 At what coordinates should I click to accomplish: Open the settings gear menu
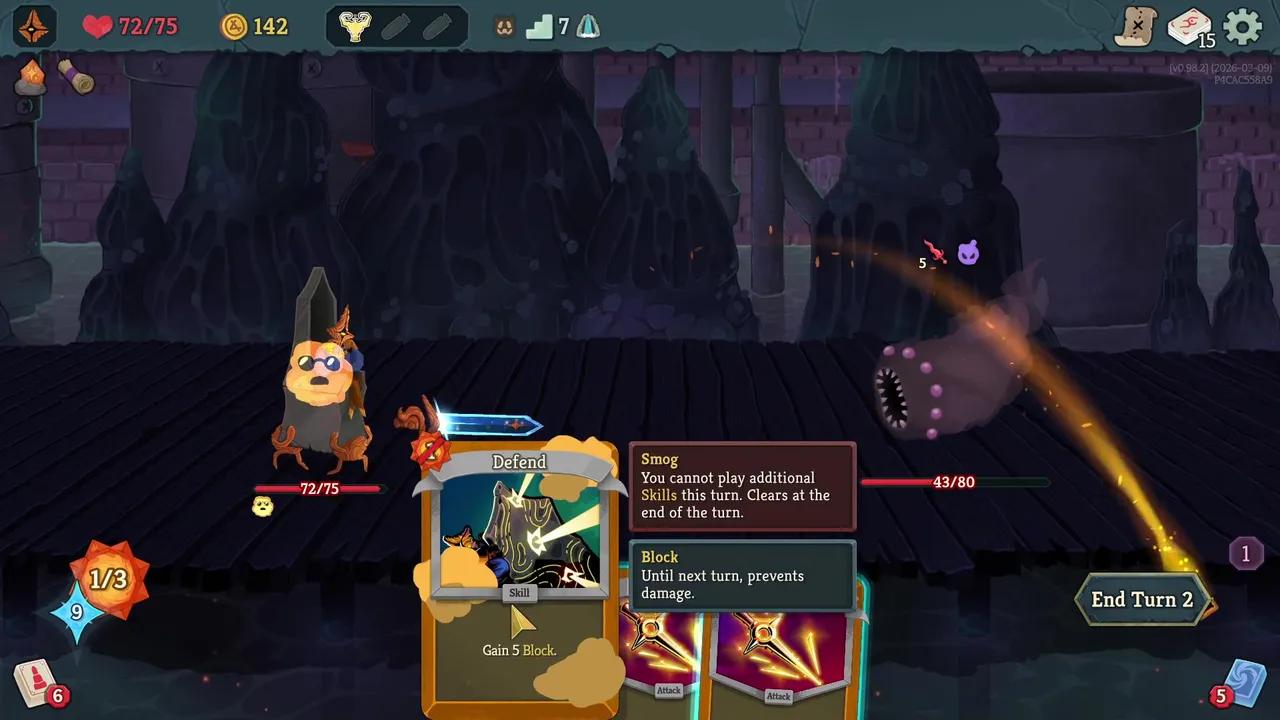[x=1243, y=27]
